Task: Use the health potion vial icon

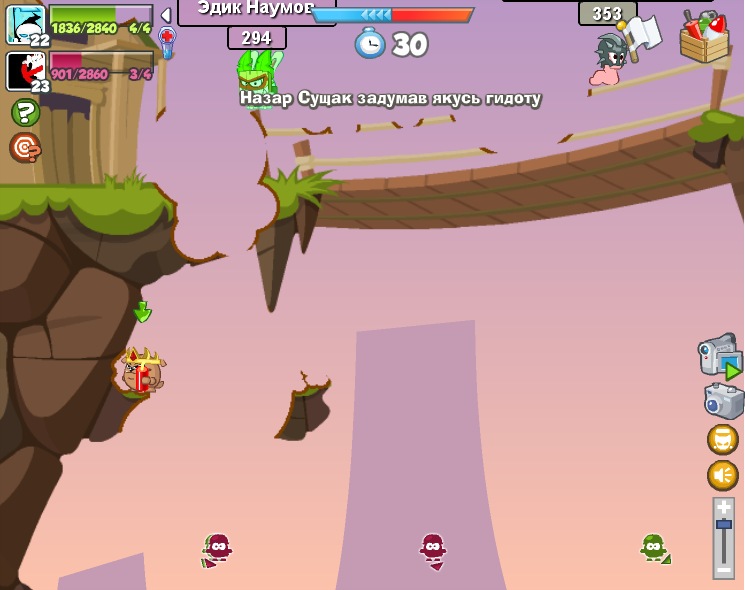Action: 167,43
